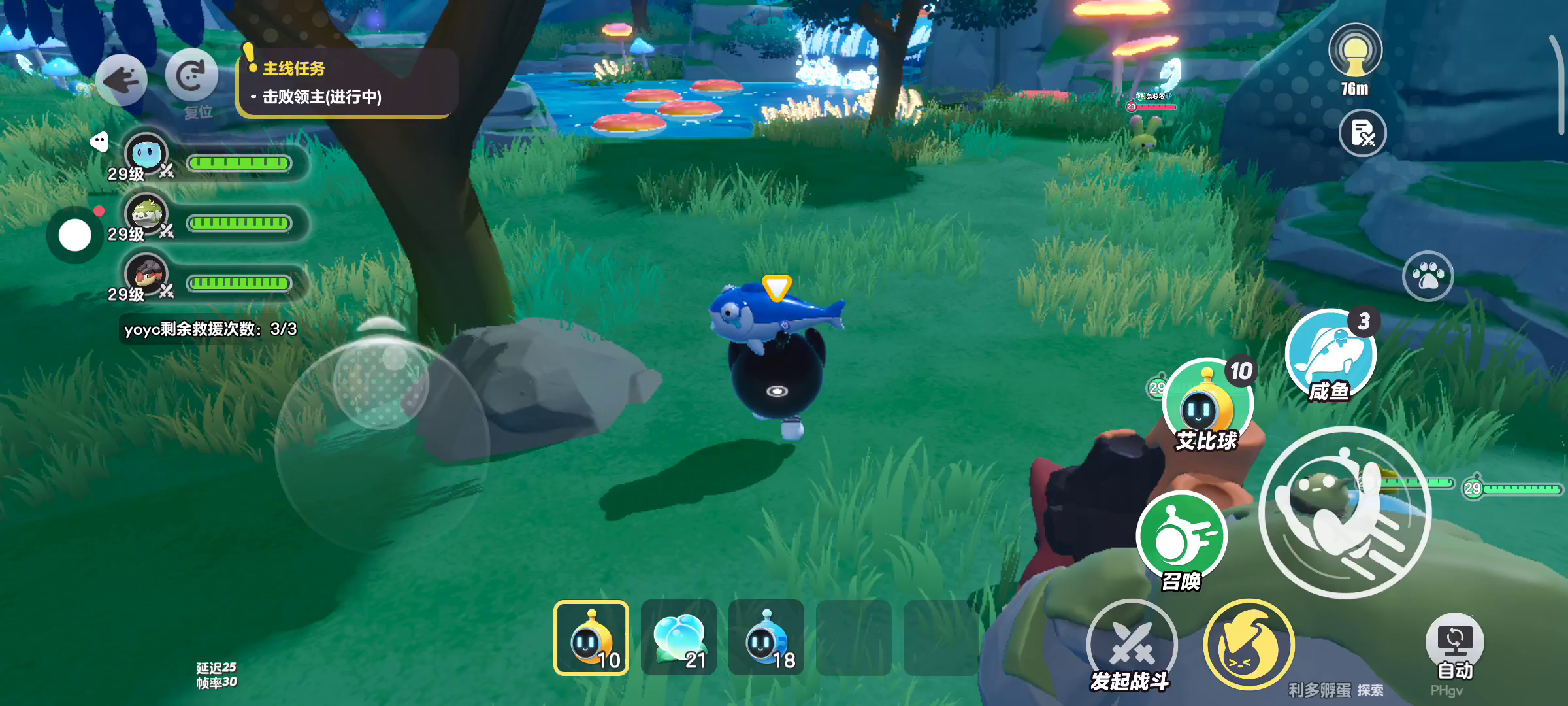1568x706 pixels.
Task: Collapse the team panel with the arrow
Action: (99, 141)
